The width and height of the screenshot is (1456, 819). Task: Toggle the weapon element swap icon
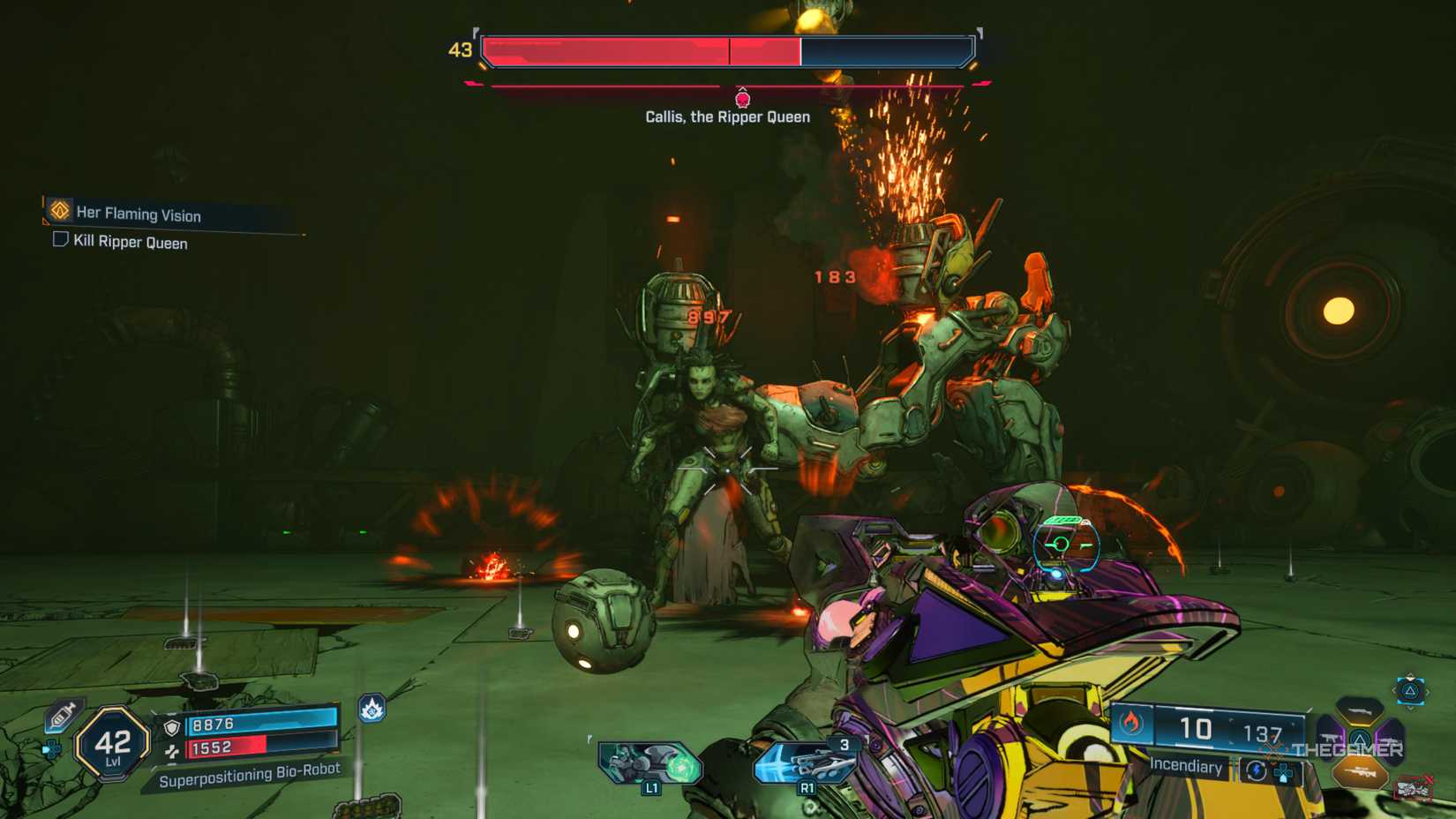1257,771
